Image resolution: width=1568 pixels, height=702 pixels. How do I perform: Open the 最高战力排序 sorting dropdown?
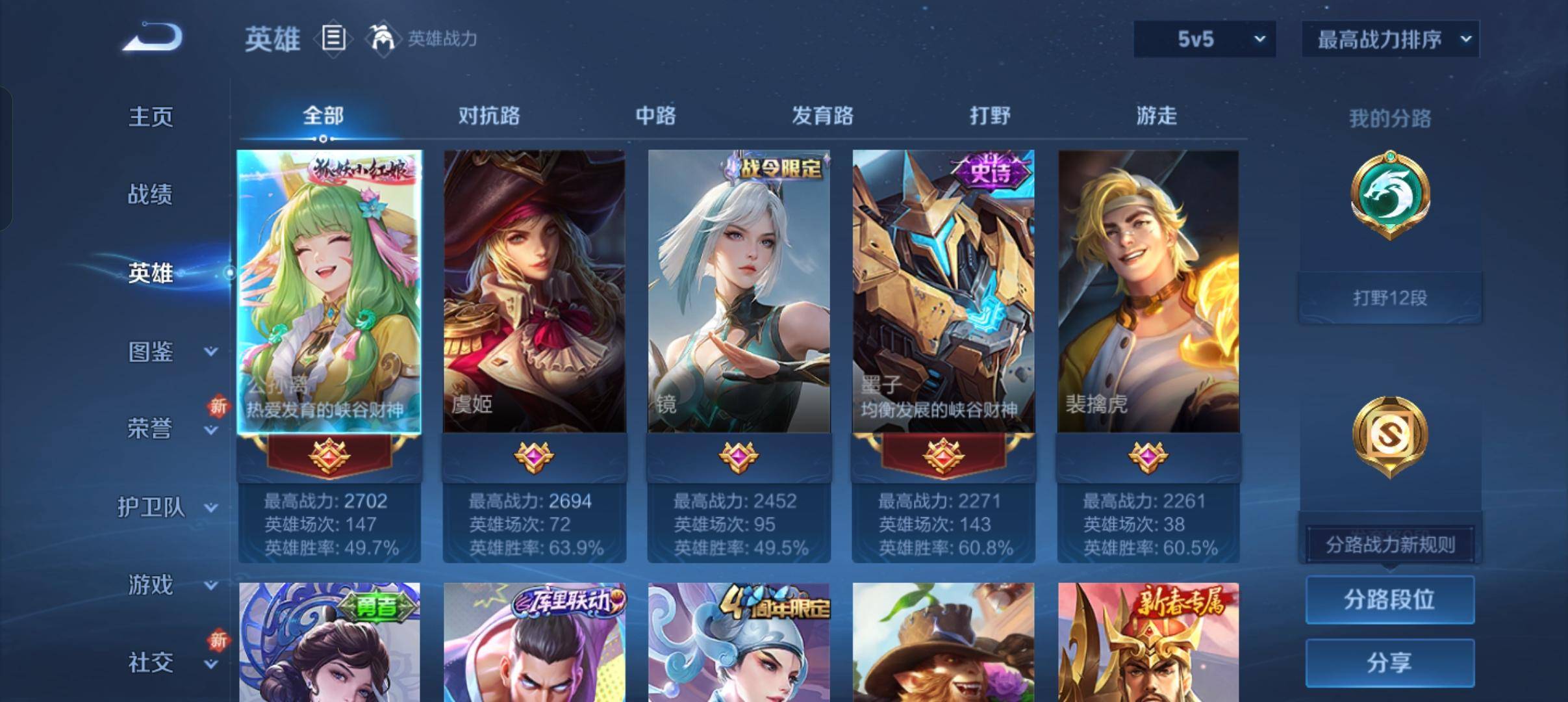pyautogui.click(x=1390, y=39)
